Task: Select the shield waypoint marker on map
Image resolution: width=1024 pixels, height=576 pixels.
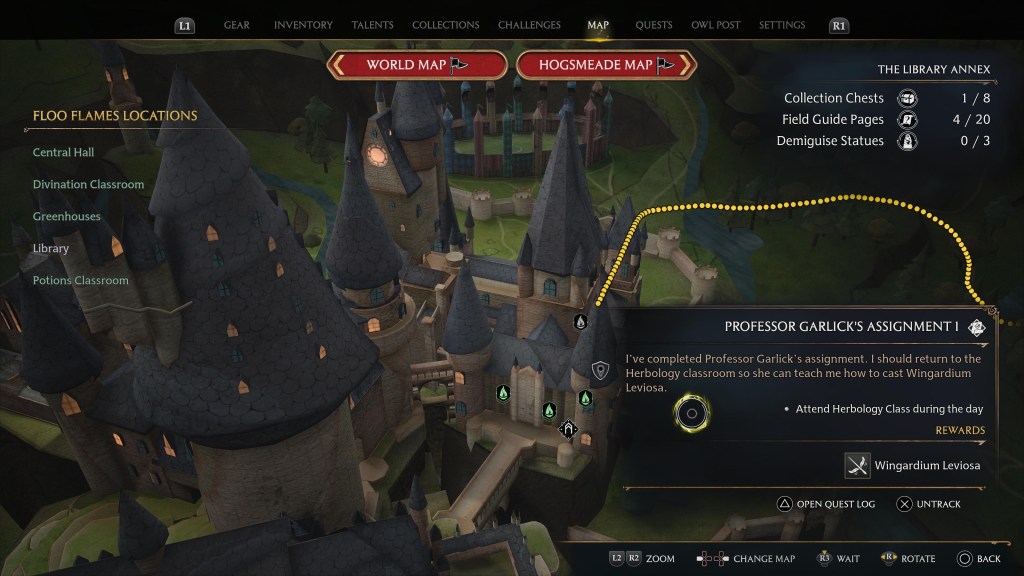Action: [x=600, y=371]
